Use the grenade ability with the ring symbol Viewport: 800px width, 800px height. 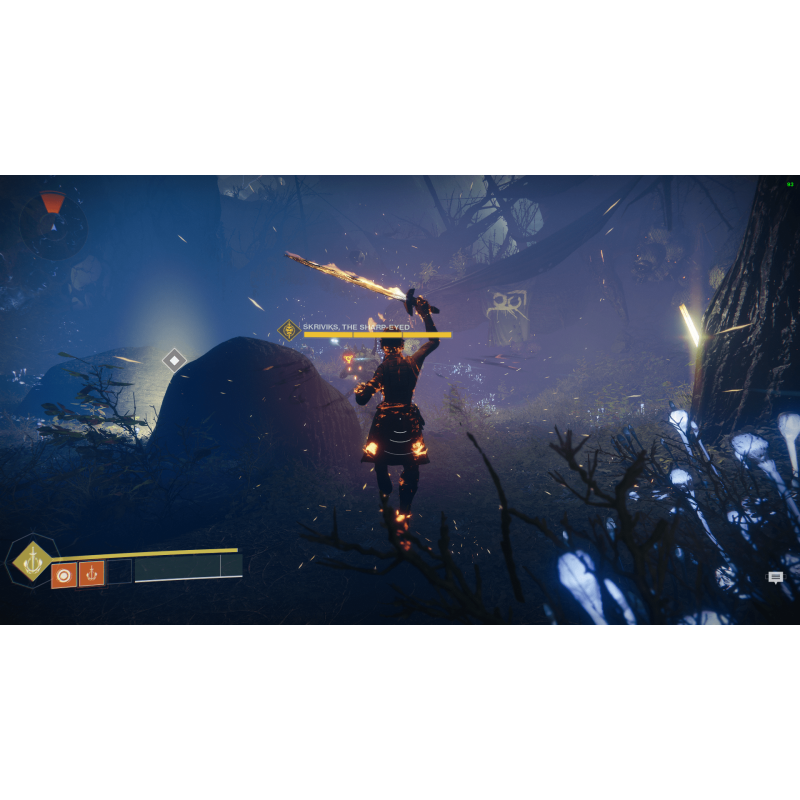tap(64, 575)
